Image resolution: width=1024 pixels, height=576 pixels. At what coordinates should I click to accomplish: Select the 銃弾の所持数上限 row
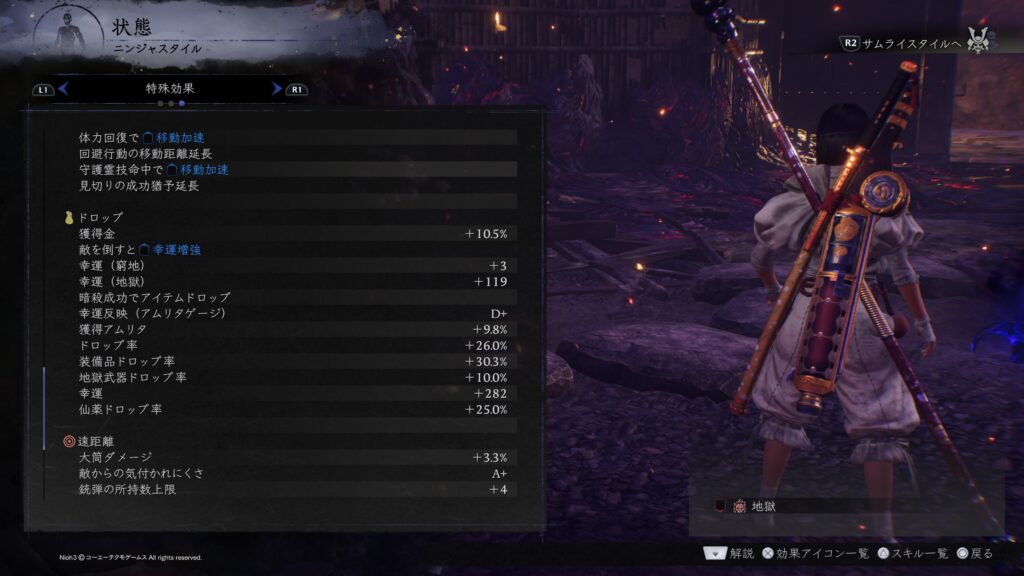pyautogui.click(x=290, y=489)
